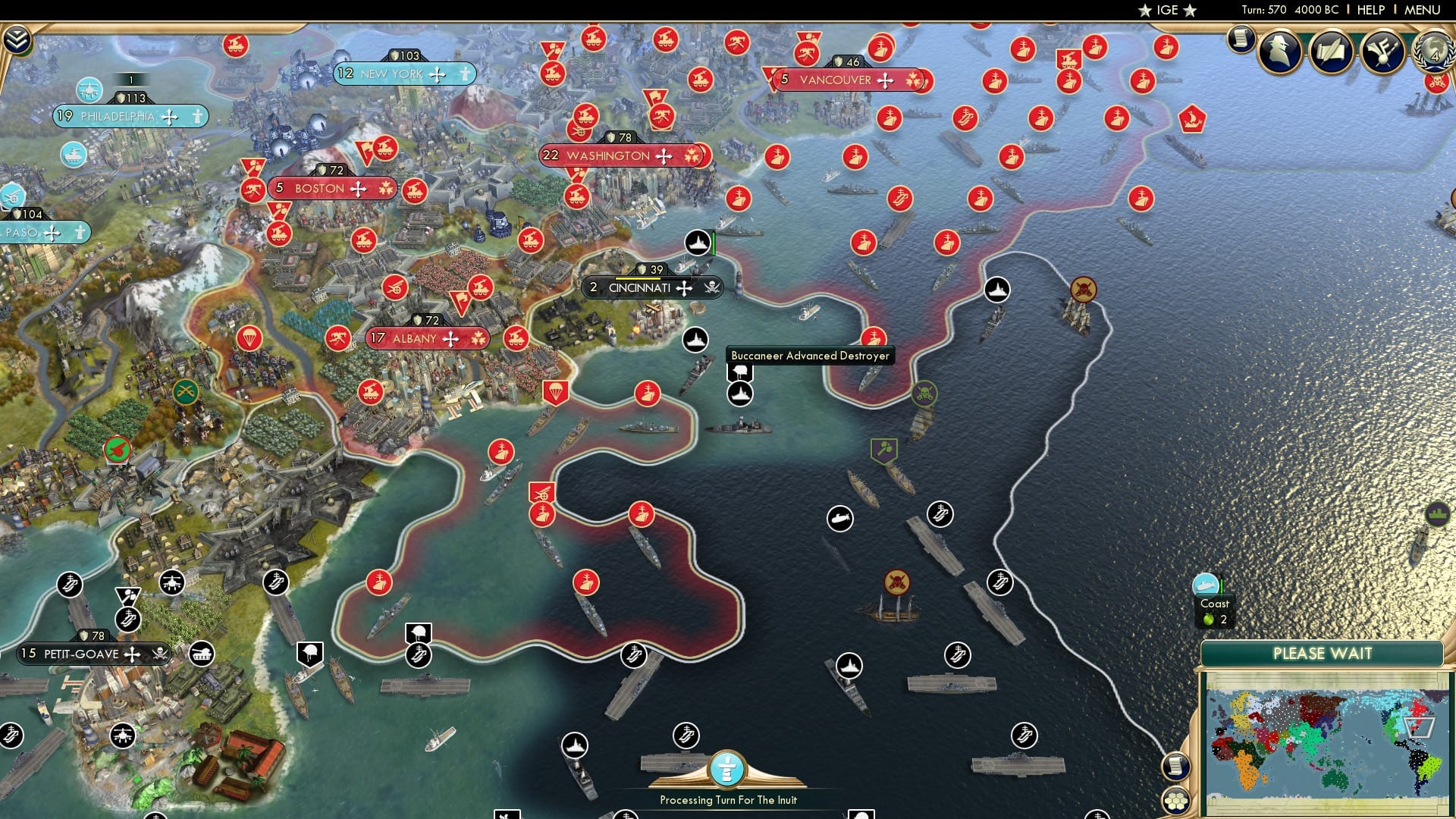1456x819 pixels.
Task: Open the Culture overview icon
Action: click(x=1386, y=53)
